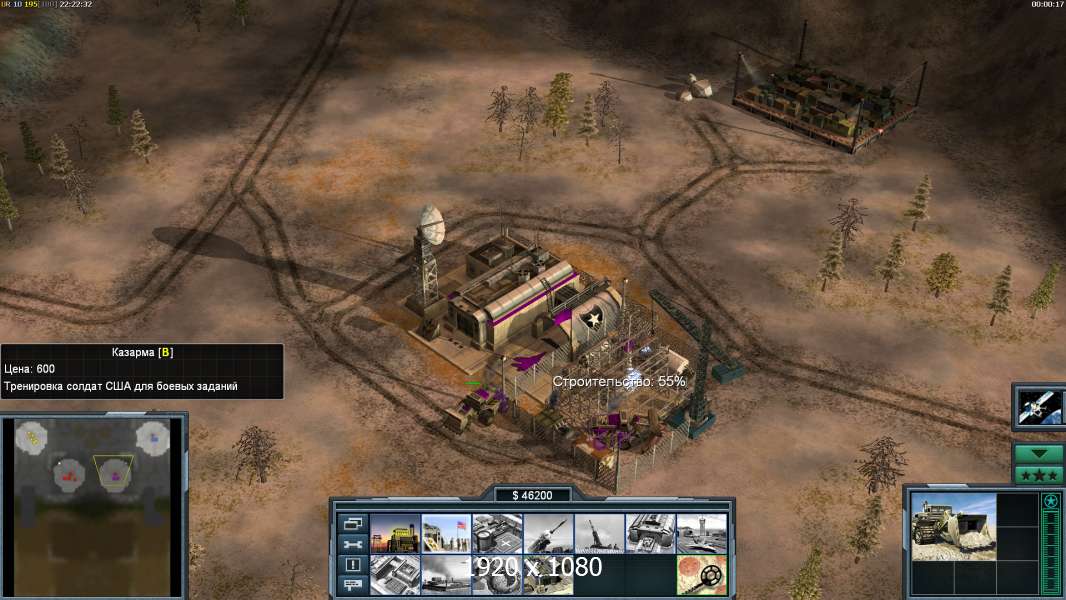Choose the airfield build icon with control tower
This screenshot has height=600, width=1066.
701,533
